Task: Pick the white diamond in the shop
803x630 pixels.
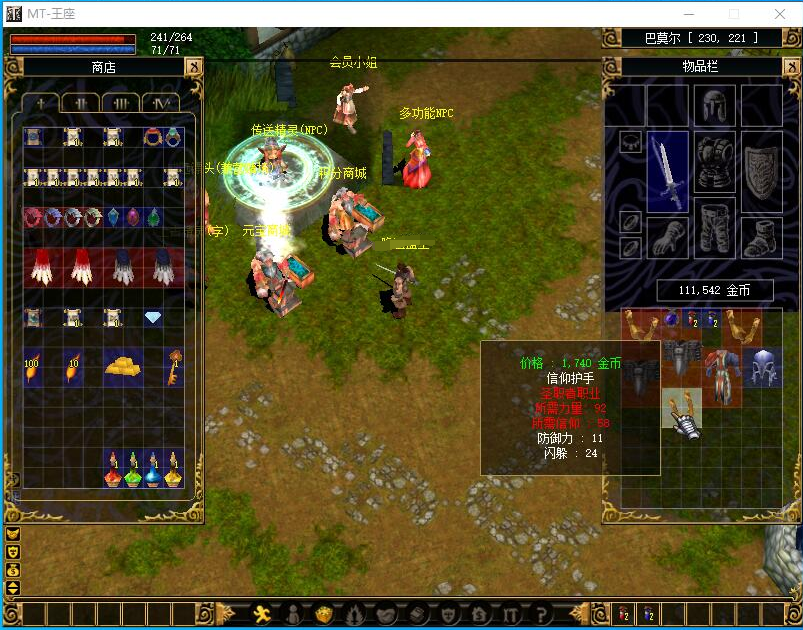Action: 153,318
